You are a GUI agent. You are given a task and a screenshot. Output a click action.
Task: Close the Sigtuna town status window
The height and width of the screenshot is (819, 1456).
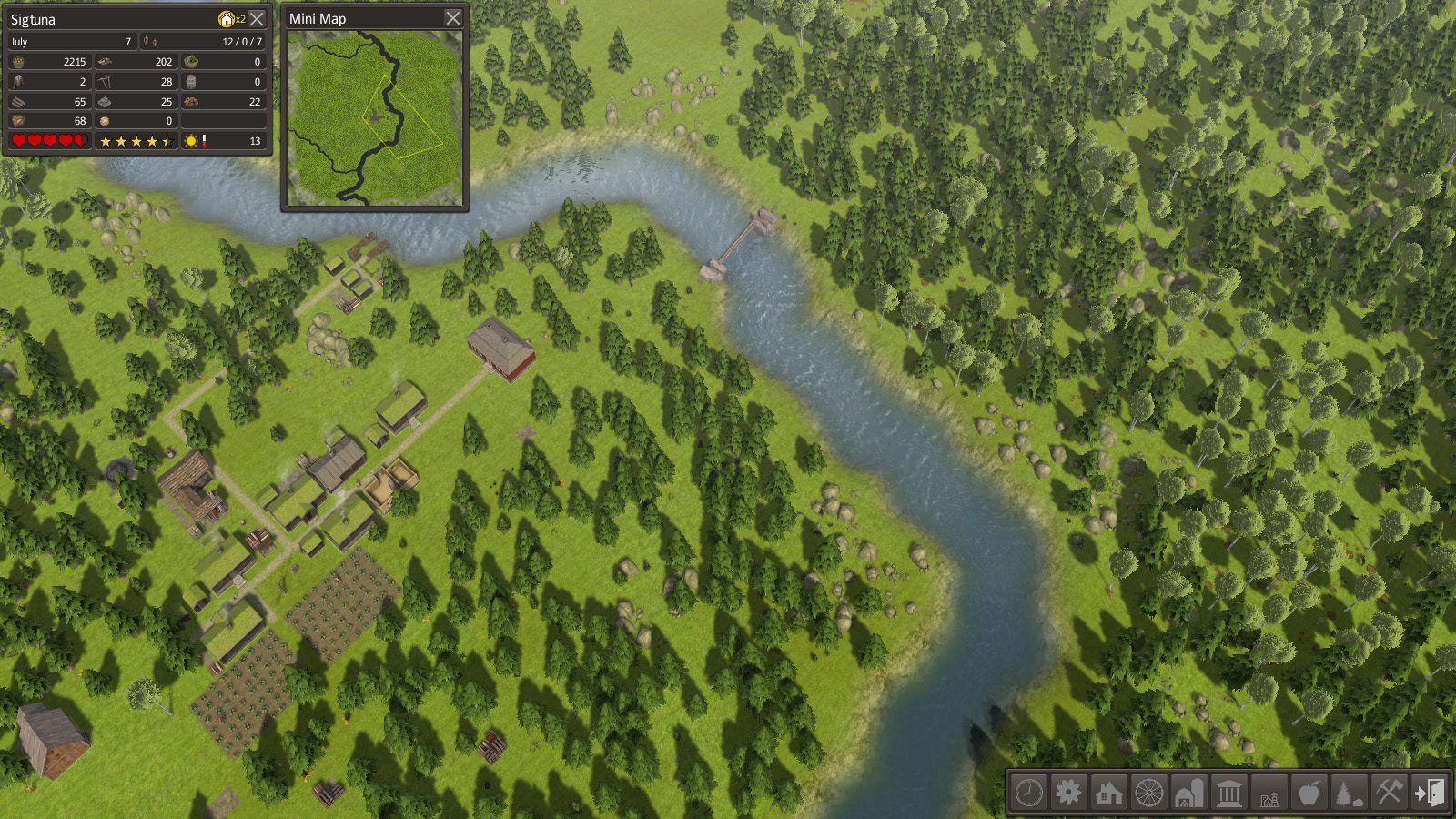[258, 18]
